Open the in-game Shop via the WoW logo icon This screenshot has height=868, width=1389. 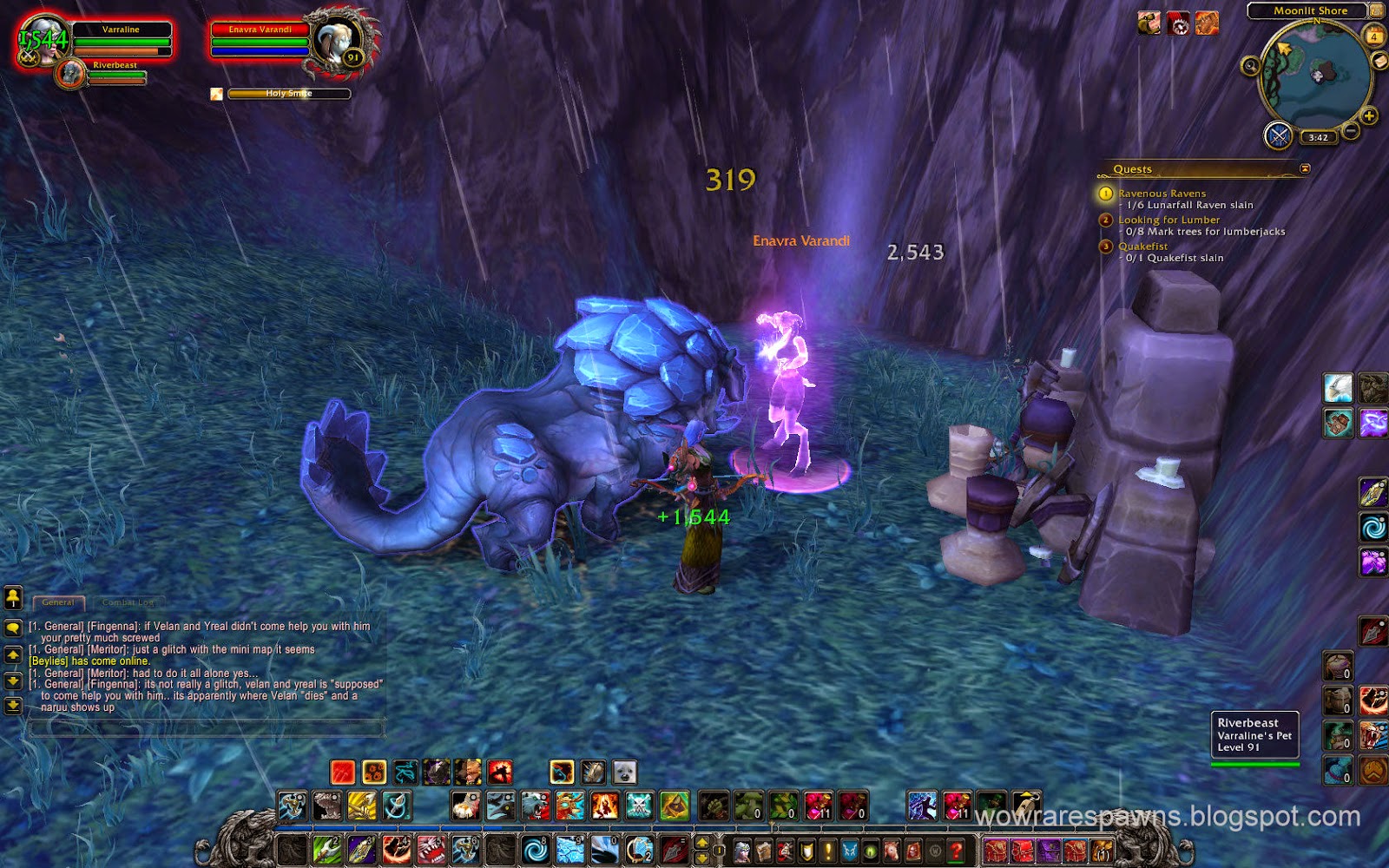[933, 851]
